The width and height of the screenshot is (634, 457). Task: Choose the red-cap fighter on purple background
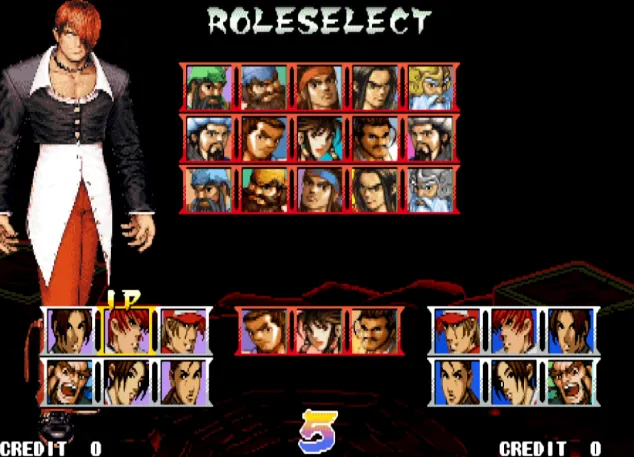(183, 330)
